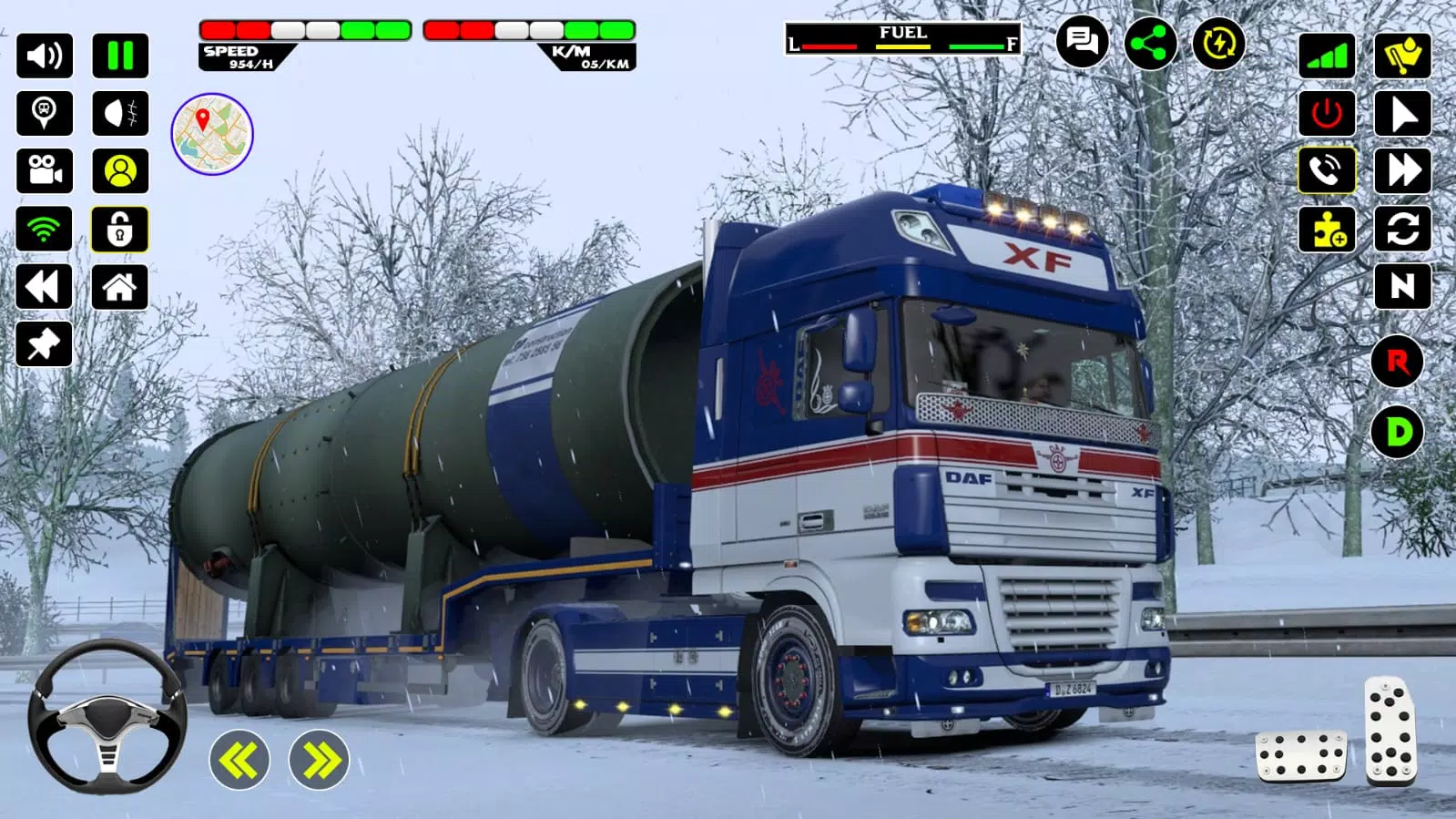Shift gear to Reverse (R)

tap(1398, 362)
